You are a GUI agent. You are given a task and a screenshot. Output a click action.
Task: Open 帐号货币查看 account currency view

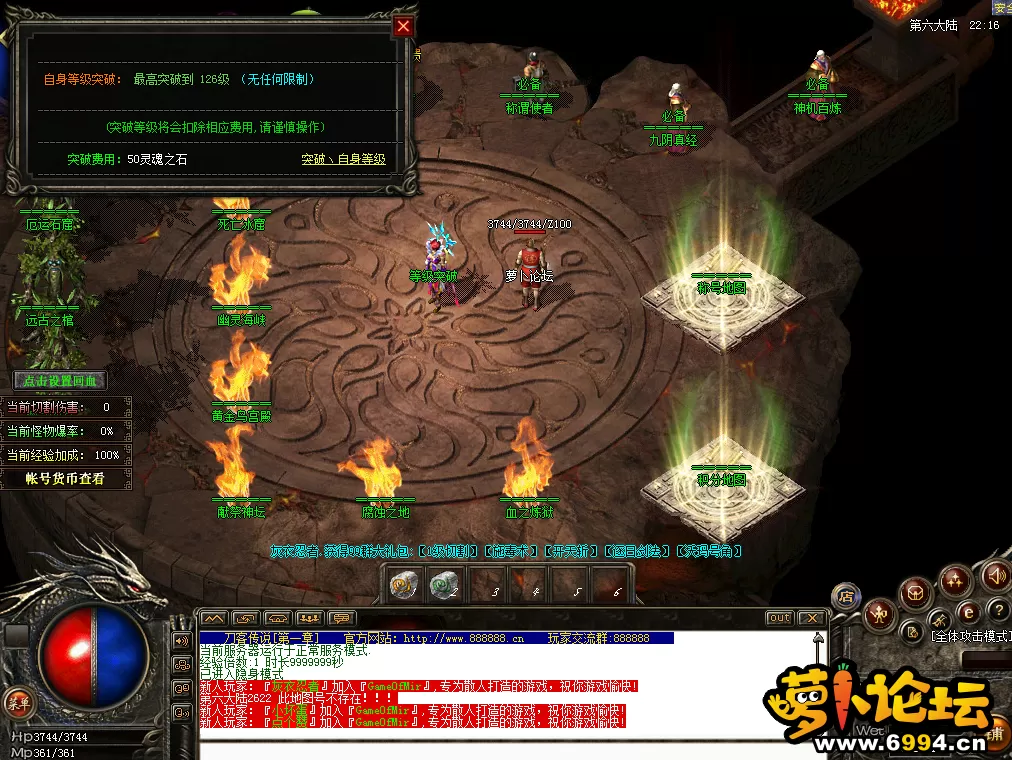point(65,479)
